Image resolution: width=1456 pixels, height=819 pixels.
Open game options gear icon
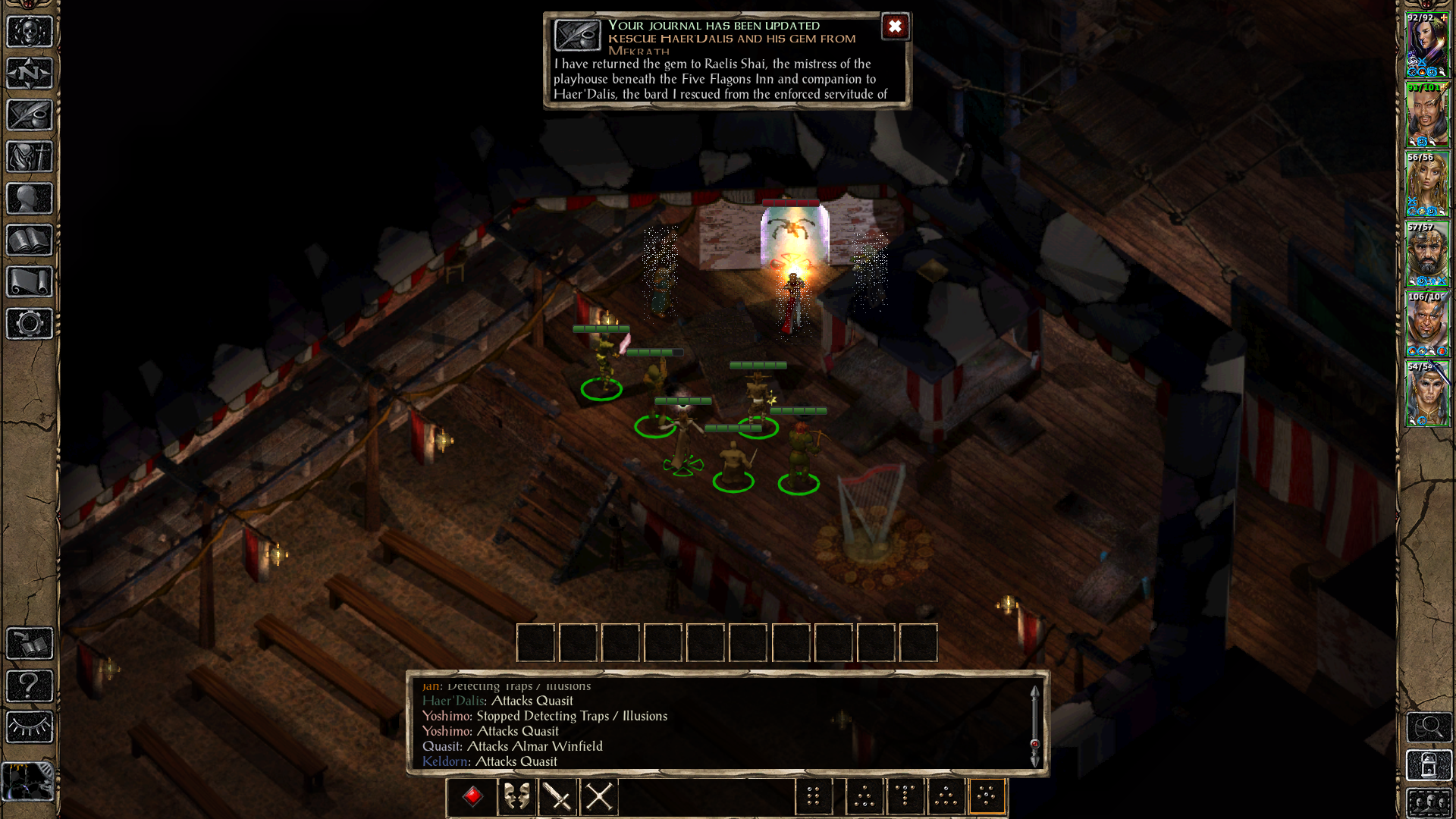[x=30, y=324]
